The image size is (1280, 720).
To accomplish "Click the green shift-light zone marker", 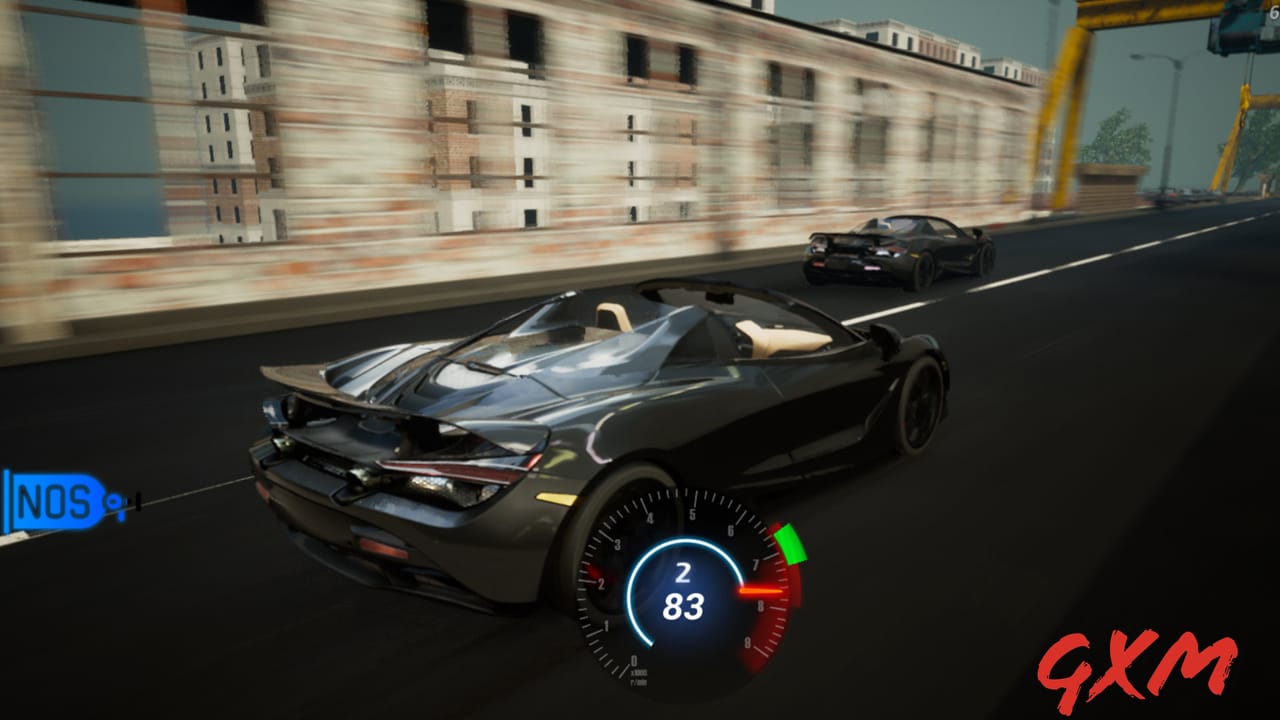I will (x=791, y=545).
